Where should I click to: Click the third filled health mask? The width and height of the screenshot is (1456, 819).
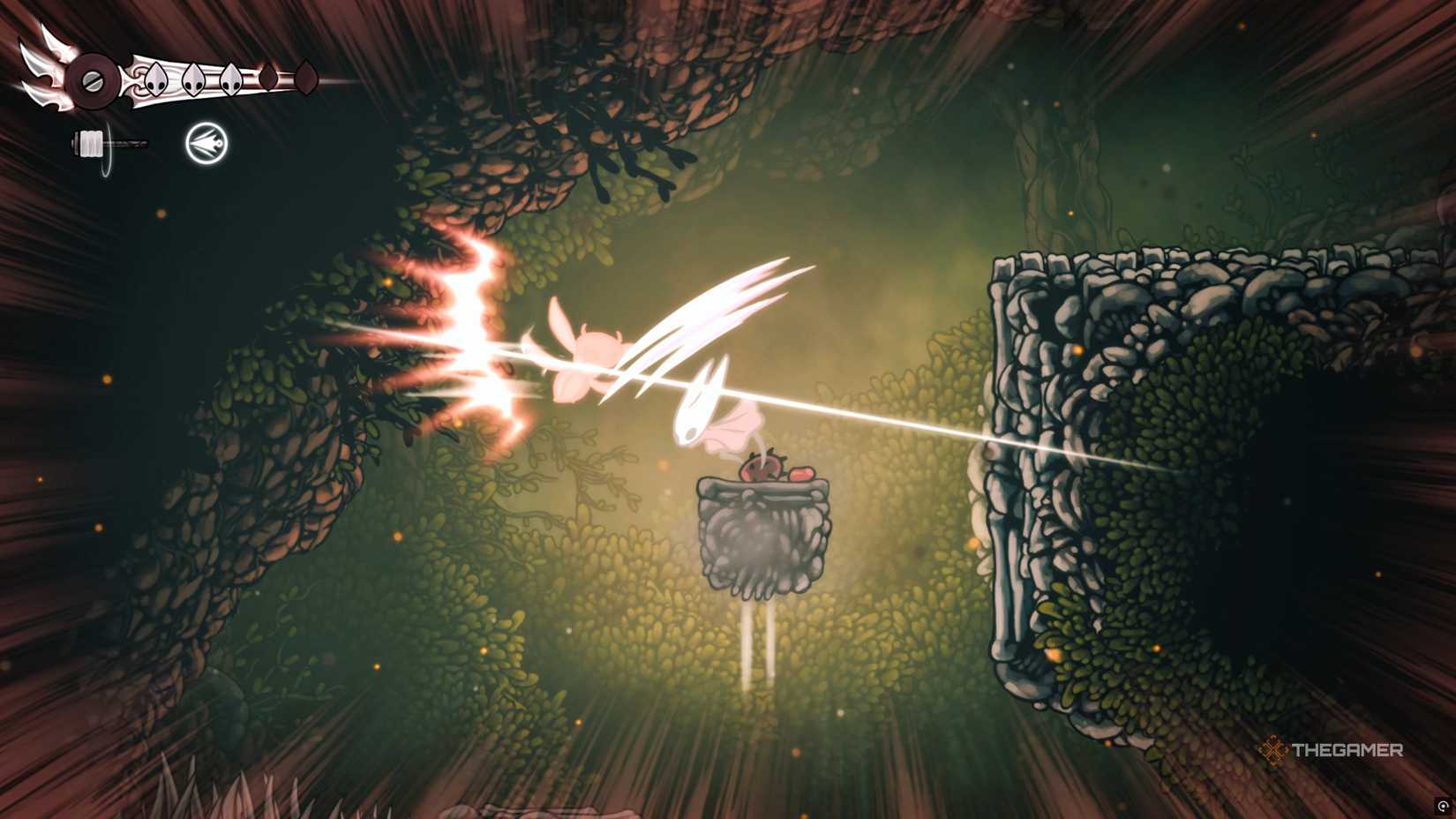point(231,79)
